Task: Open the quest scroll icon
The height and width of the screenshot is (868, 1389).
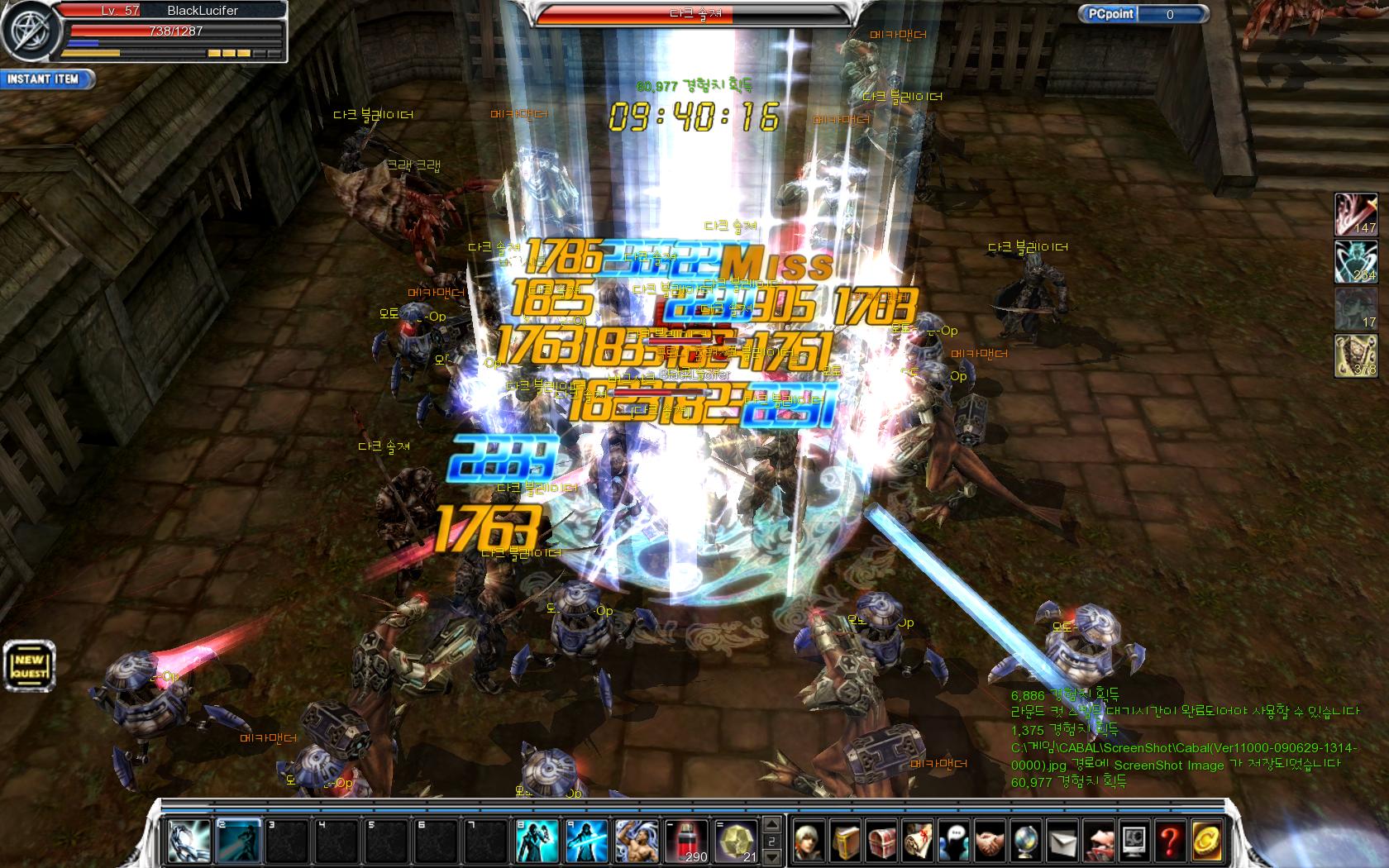Action: pos(917,842)
